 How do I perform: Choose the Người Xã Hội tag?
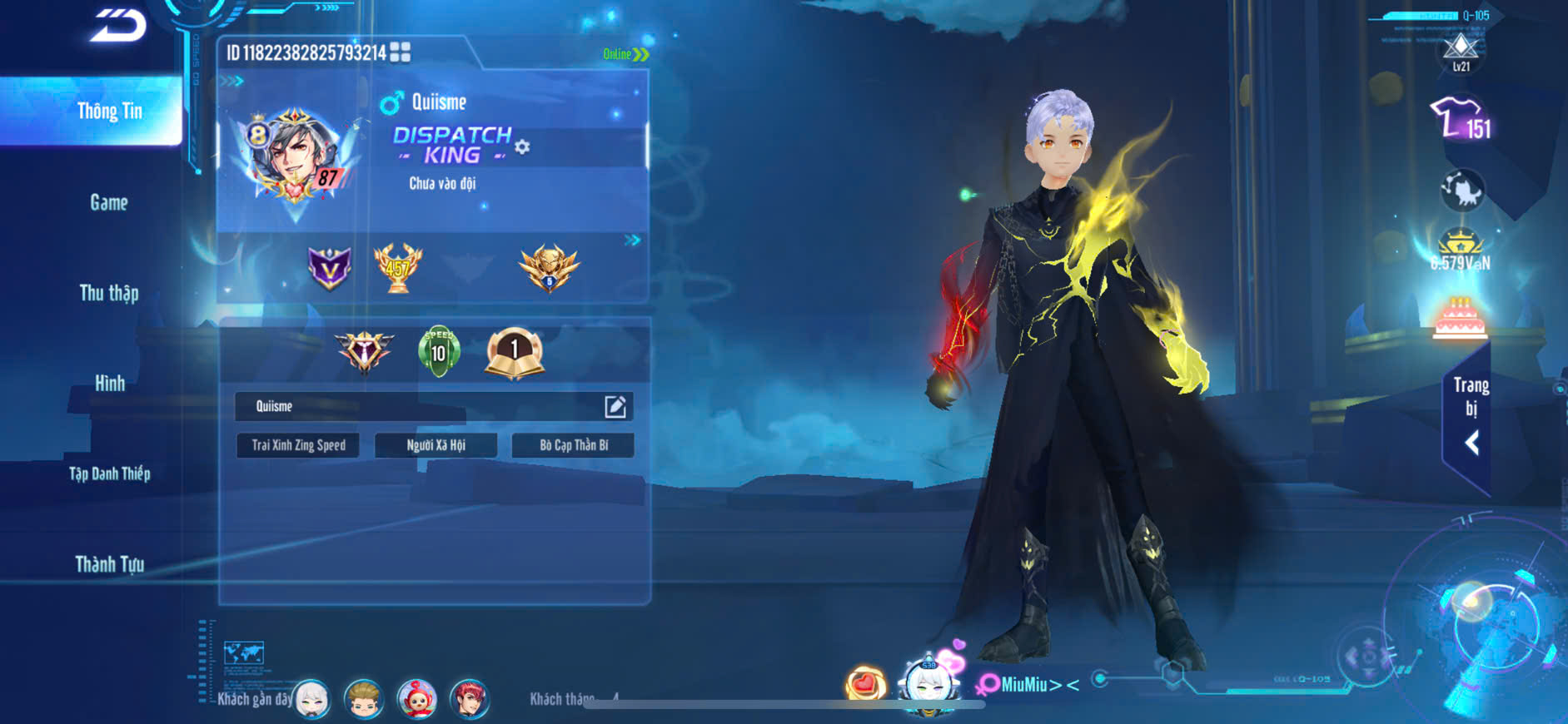click(436, 445)
